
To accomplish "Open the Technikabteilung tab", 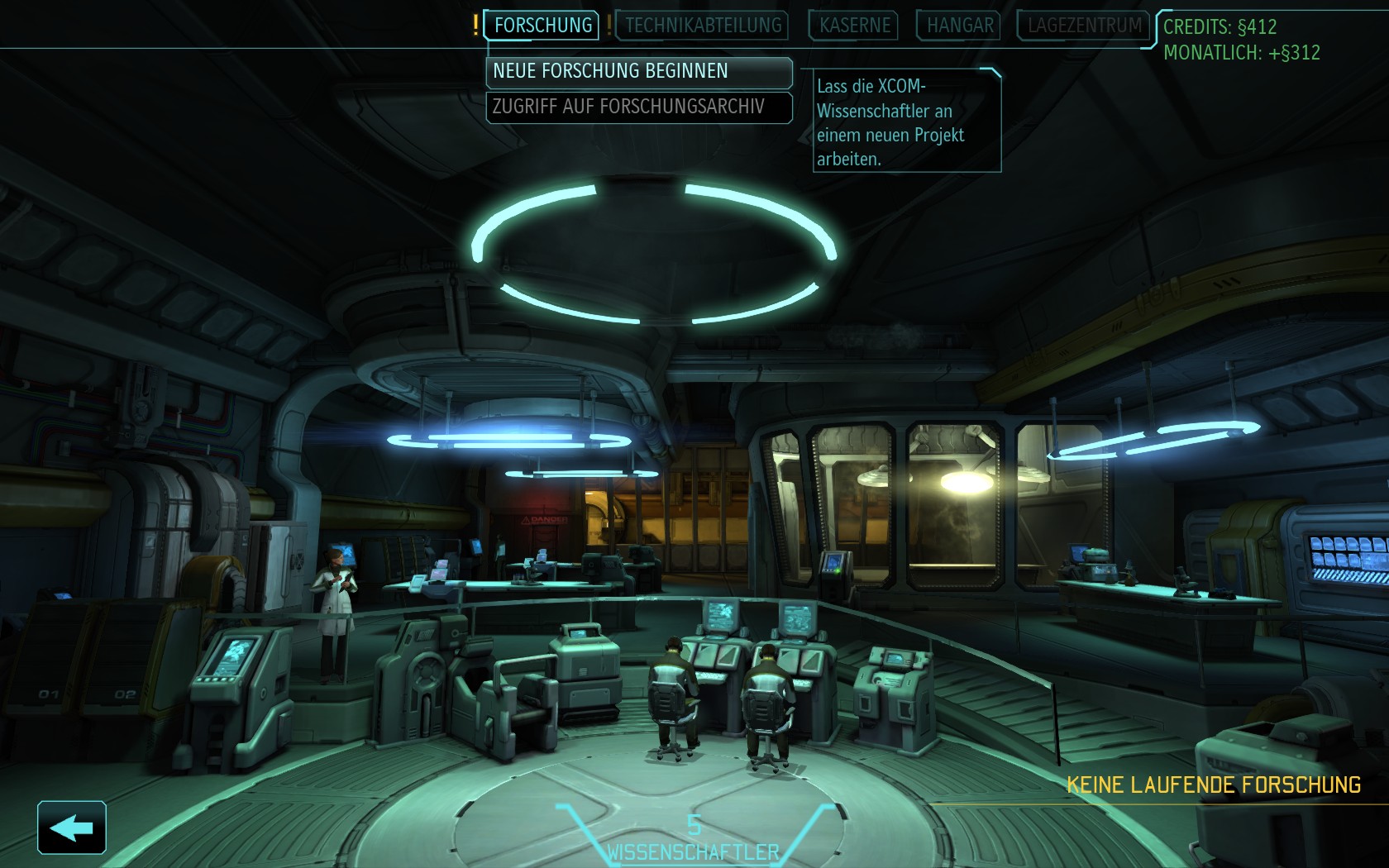I will coord(703,26).
